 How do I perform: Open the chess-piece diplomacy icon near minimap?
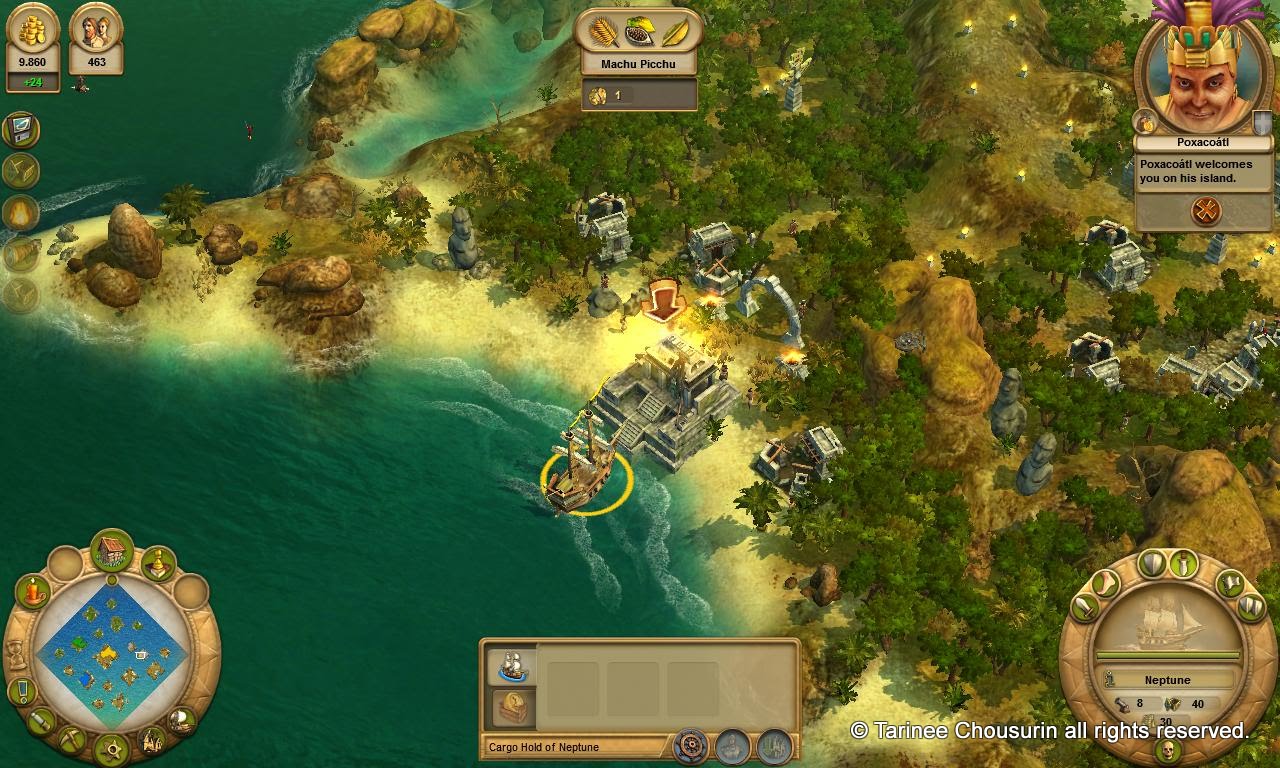[158, 564]
